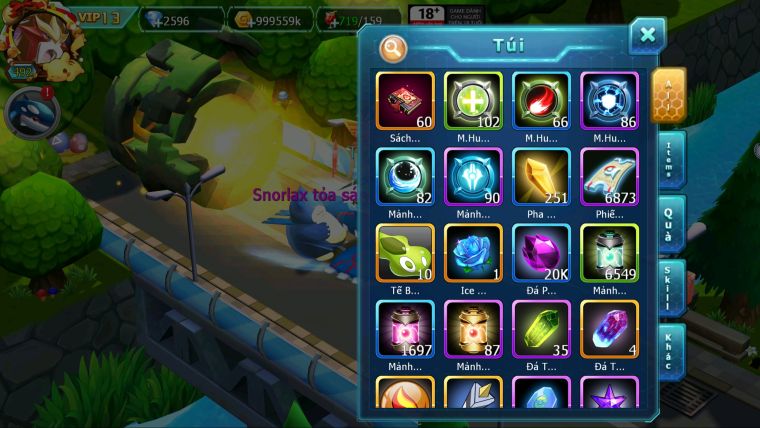Switch to the Quà tab
Image resolution: width=760 pixels, height=428 pixels.
click(x=668, y=224)
